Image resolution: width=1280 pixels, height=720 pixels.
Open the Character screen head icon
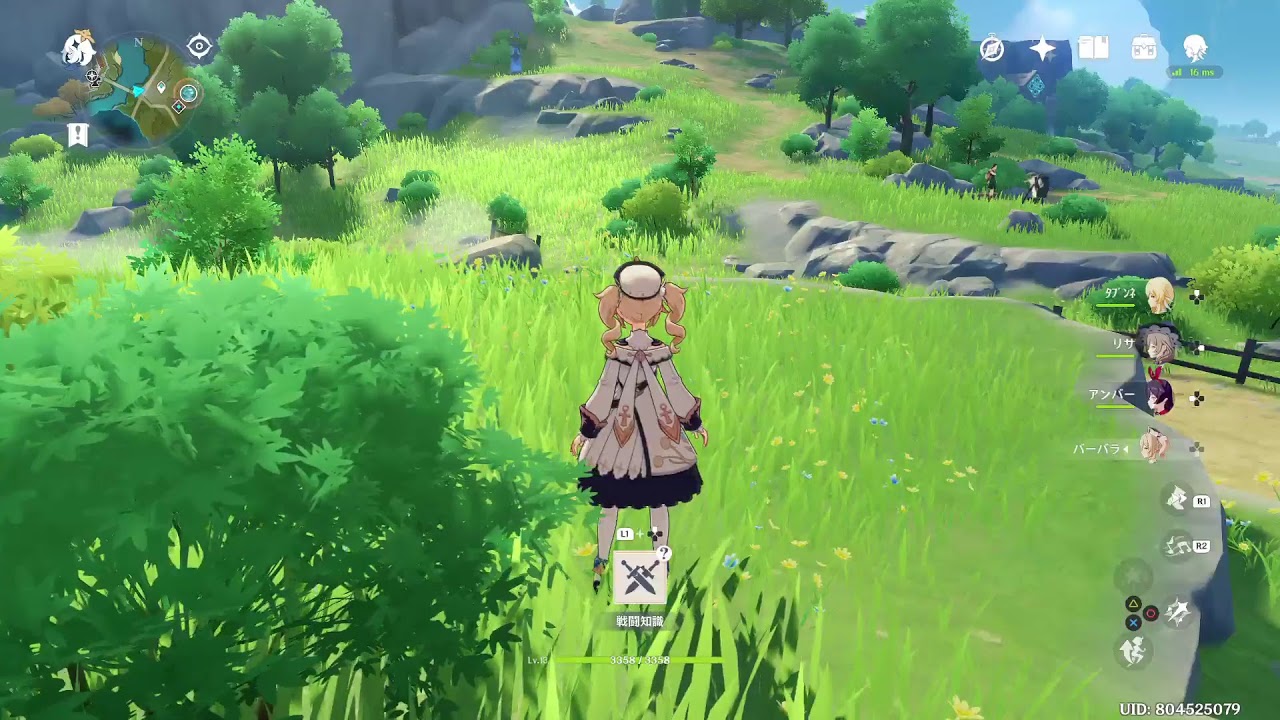tap(1195, 46)
